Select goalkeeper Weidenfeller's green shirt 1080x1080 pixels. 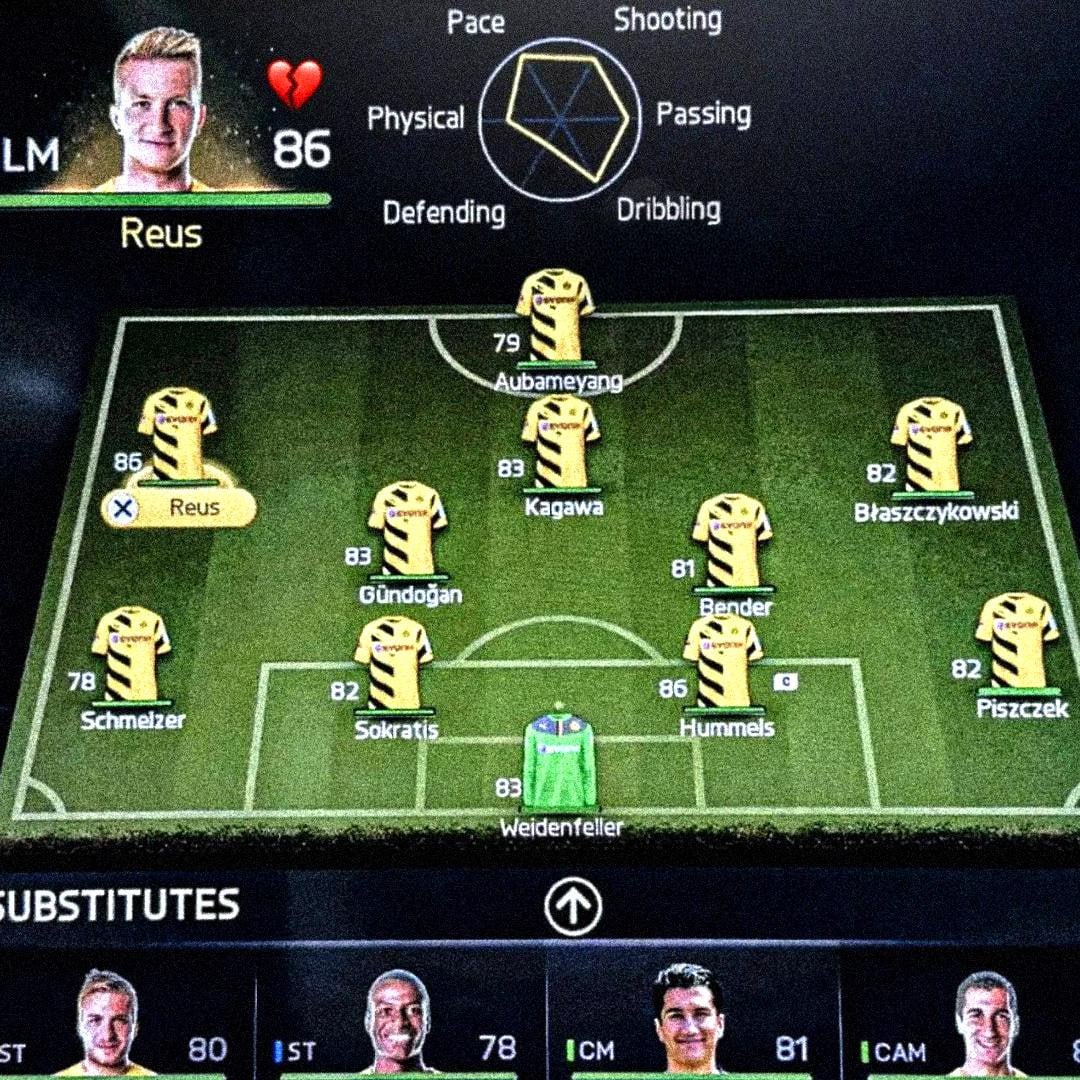(x=560, y=760)
